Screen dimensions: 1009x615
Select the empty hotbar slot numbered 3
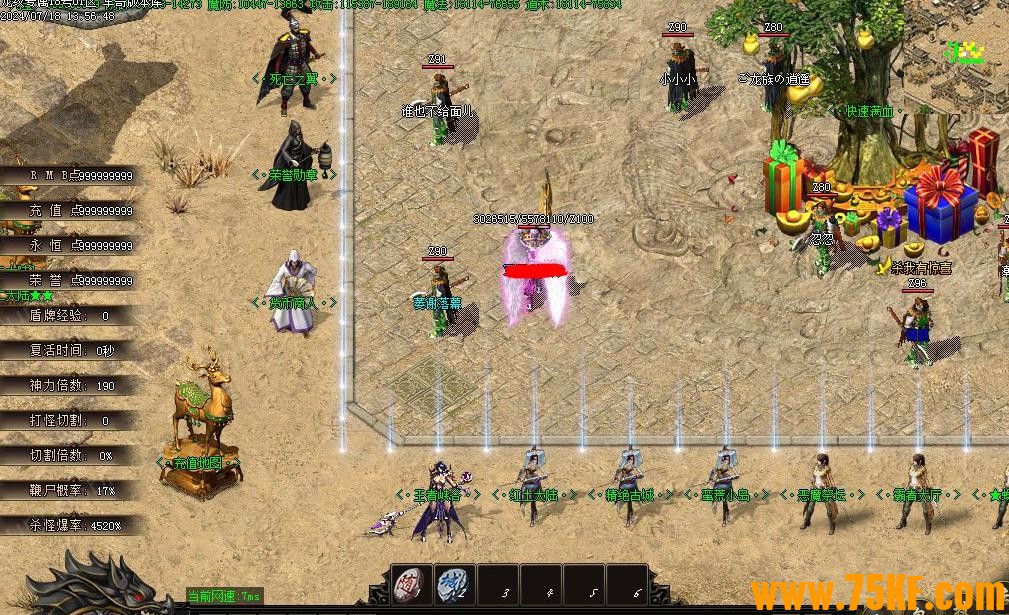tap(498, 585)
